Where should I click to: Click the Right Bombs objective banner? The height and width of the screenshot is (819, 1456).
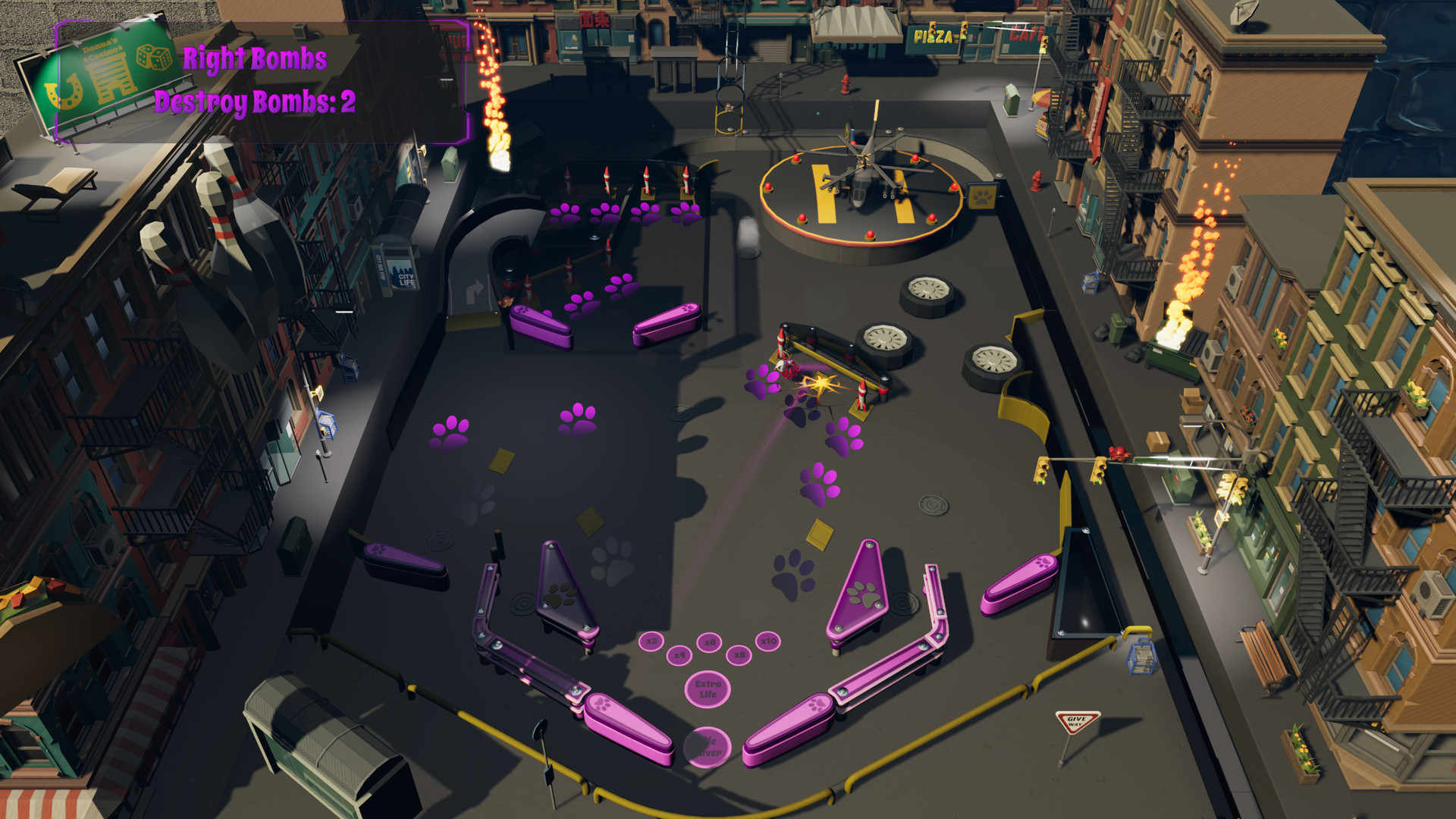click(x=256, y=58)
